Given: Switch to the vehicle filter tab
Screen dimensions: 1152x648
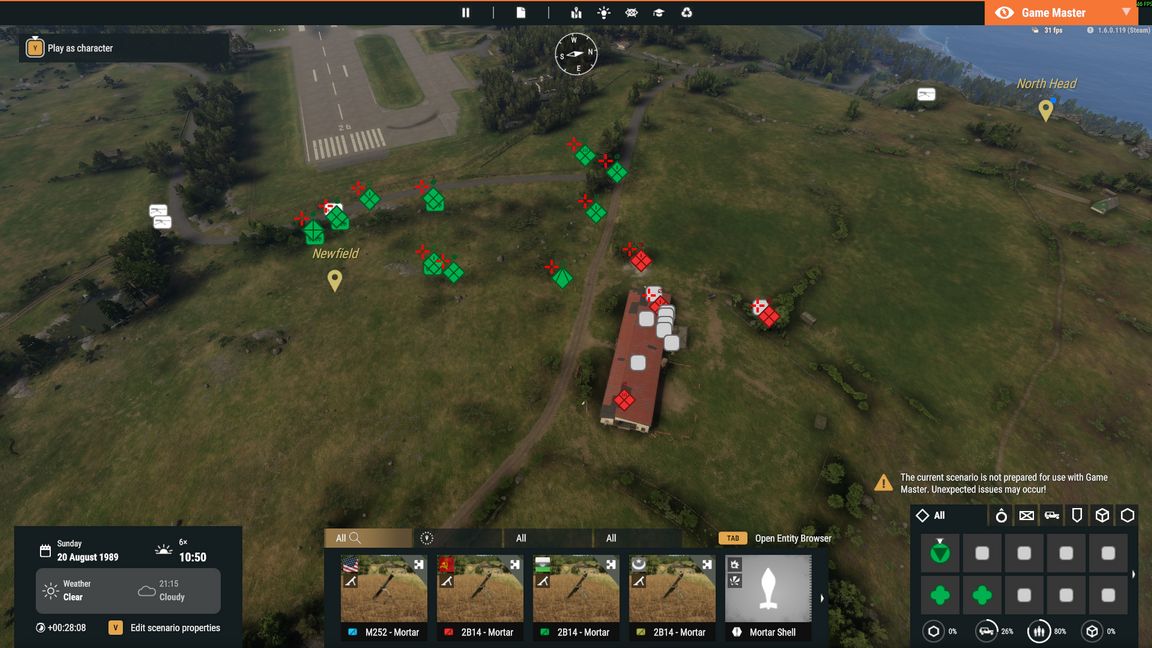Looking at the screenshot, I should coord(1052,516).
